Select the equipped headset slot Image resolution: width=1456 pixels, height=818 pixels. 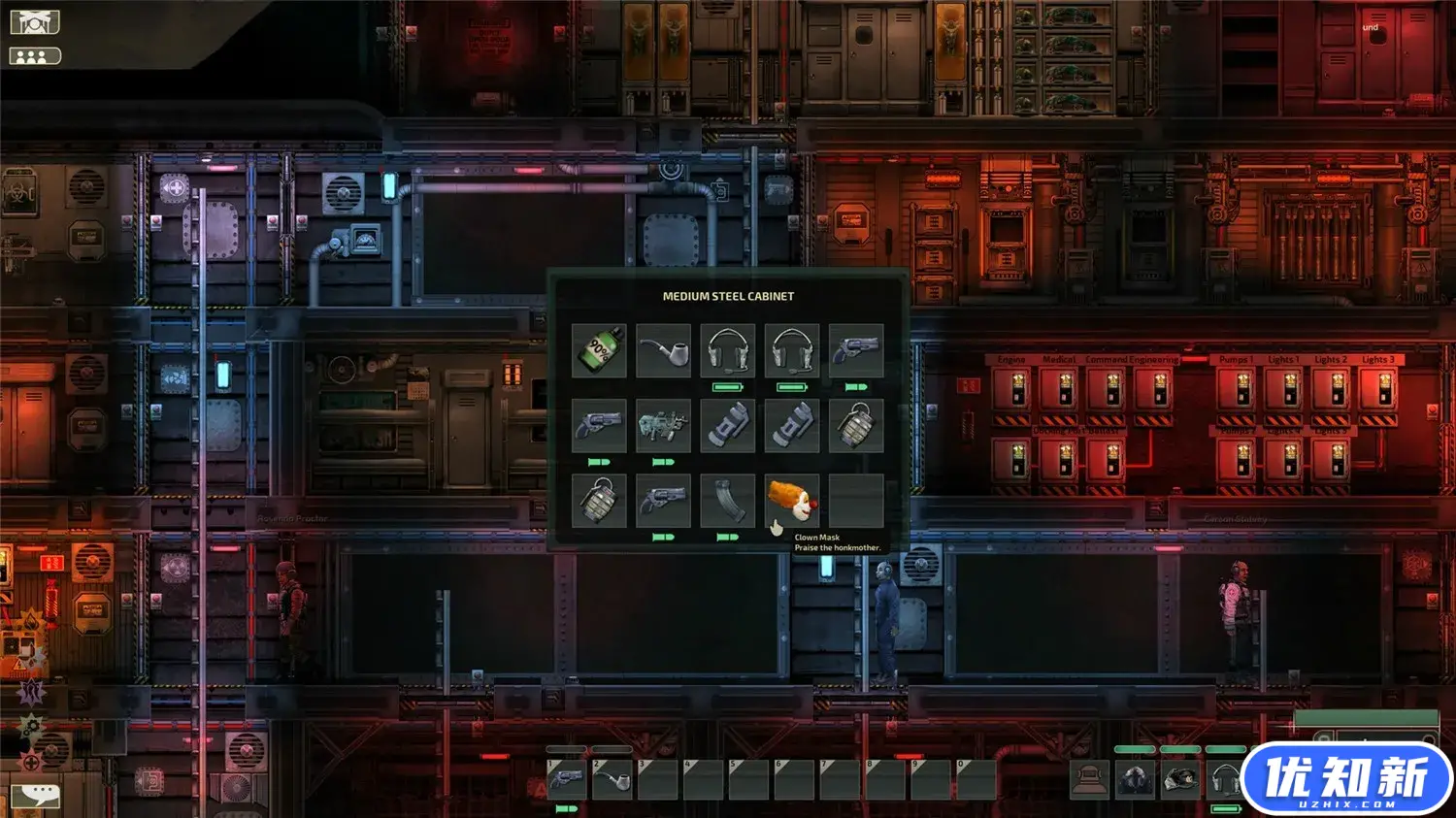pyautogui.click(x=1225, y=779)
